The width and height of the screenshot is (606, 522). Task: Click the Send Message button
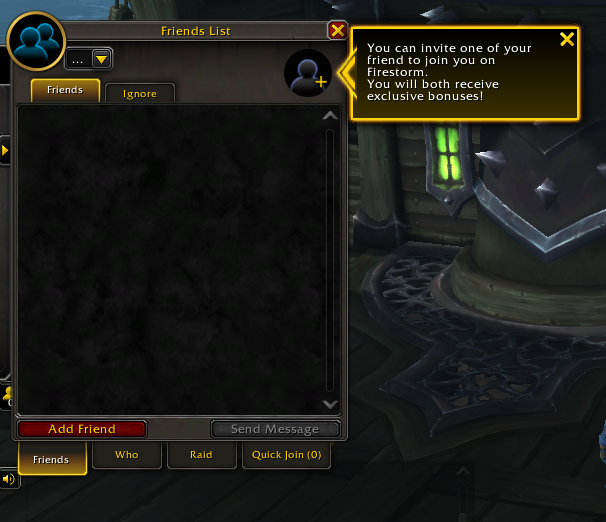pos(275,429)
